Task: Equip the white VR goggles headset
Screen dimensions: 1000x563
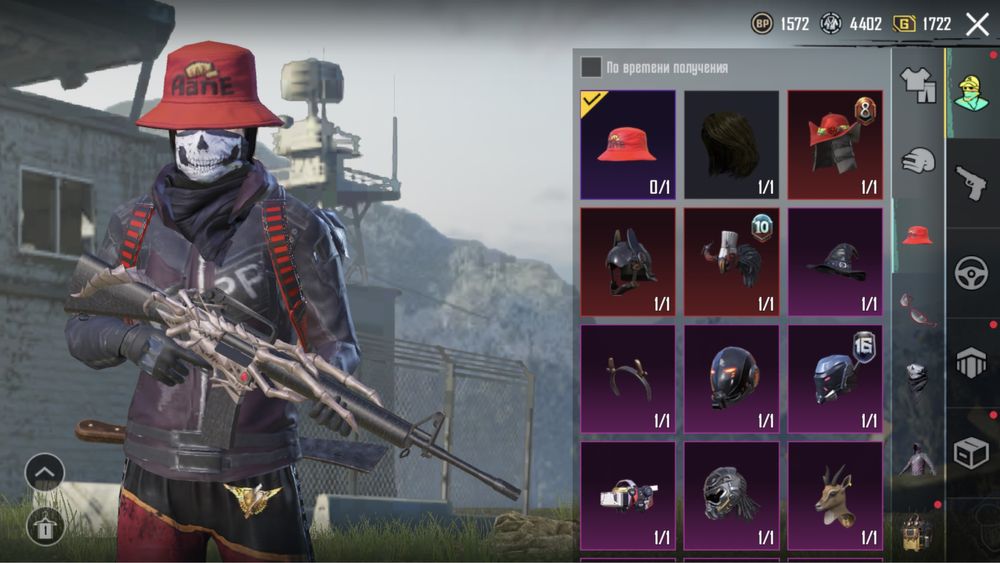Action: coord(627,496)
